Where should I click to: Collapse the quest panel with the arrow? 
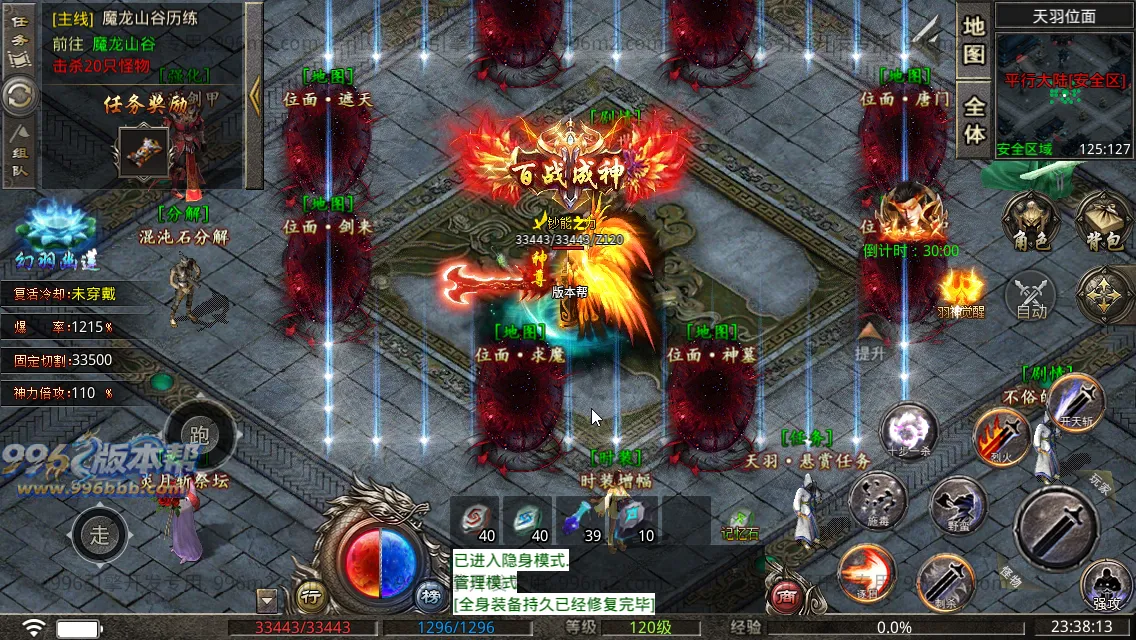click(254, 96)
